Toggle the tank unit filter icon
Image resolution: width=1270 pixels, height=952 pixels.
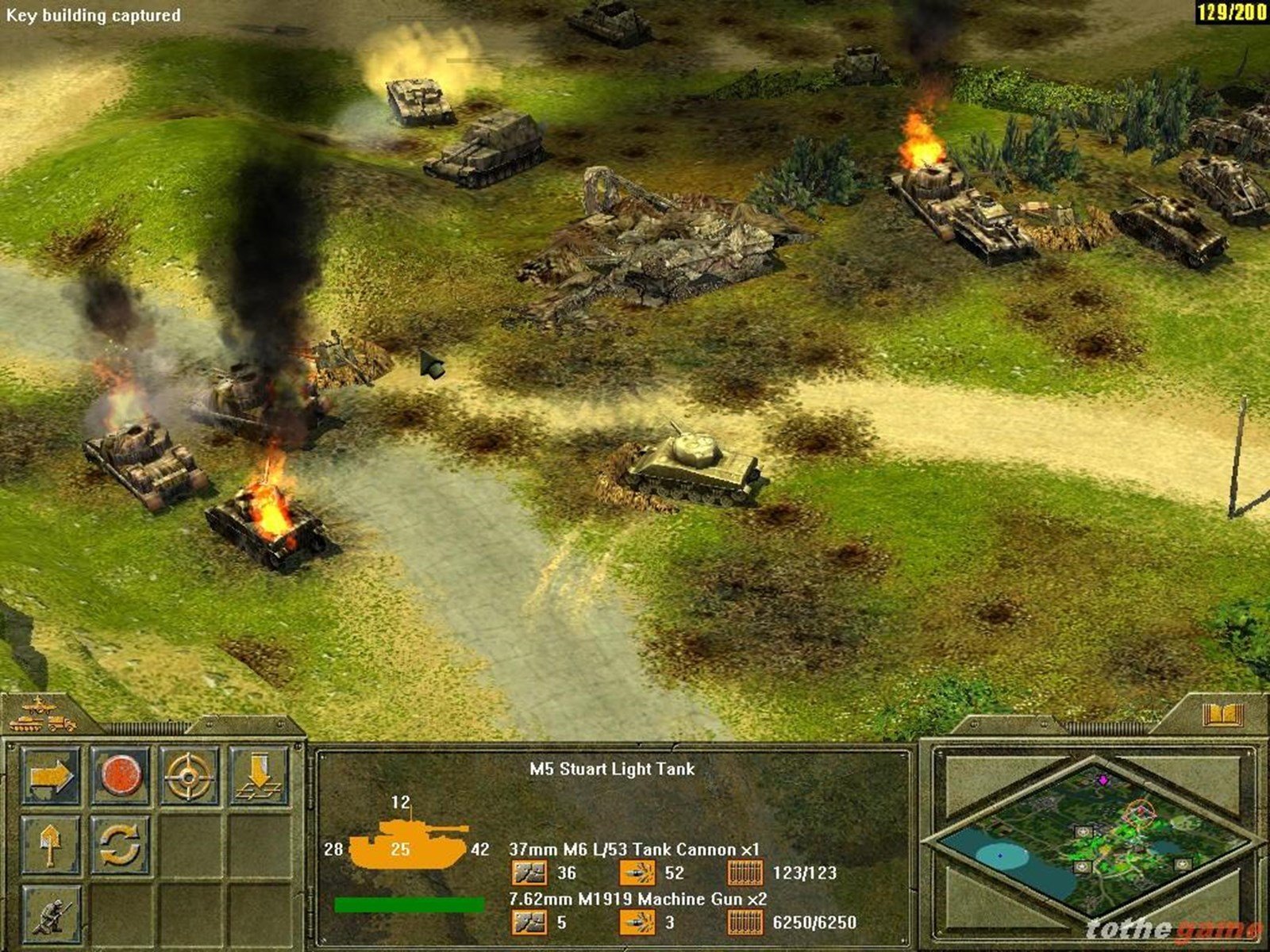[x=25, y=724]
